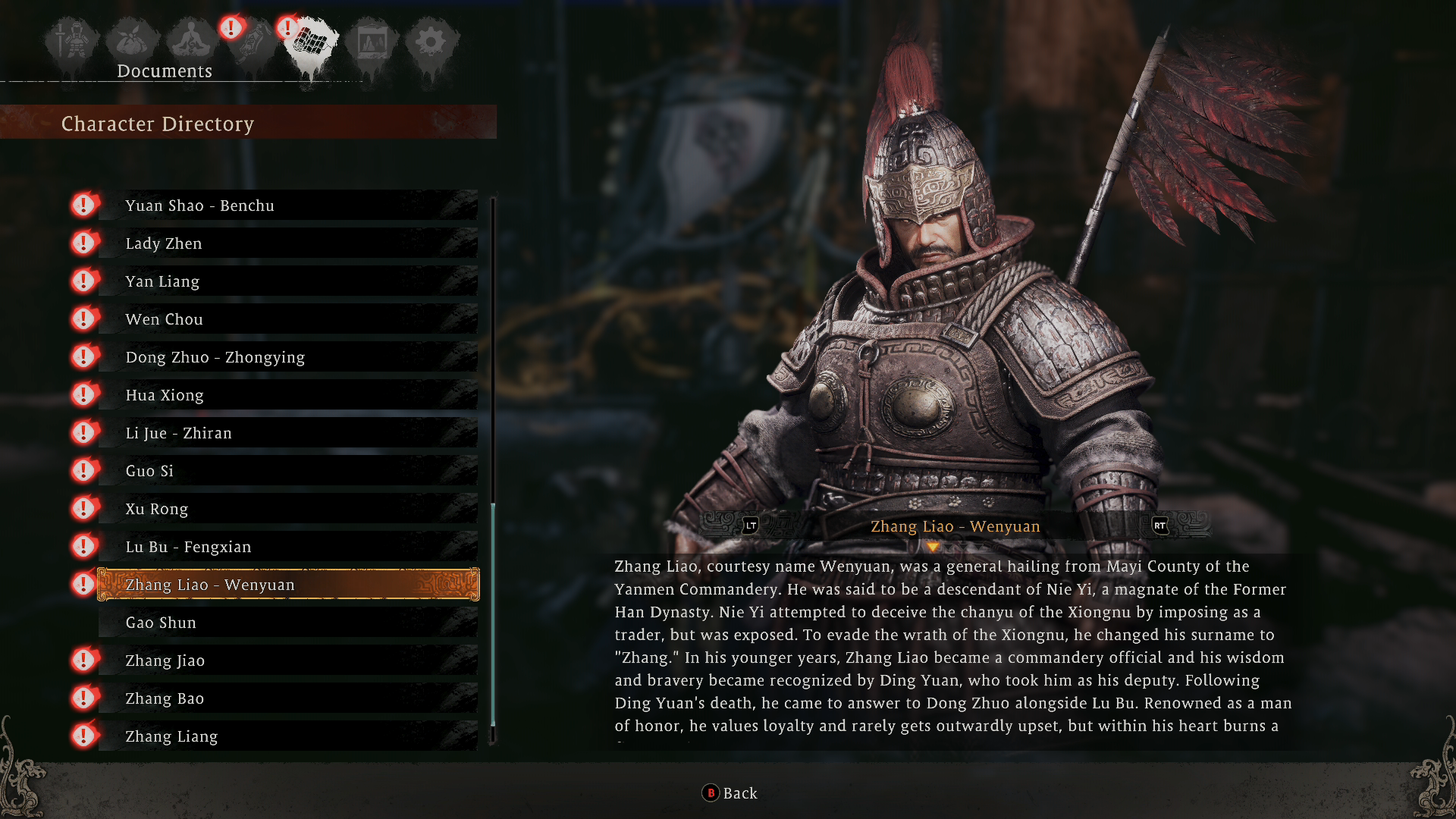Click the unread badge beside Hua Xiong
This screenshot has width=1456, height=819.
[83, 394]
